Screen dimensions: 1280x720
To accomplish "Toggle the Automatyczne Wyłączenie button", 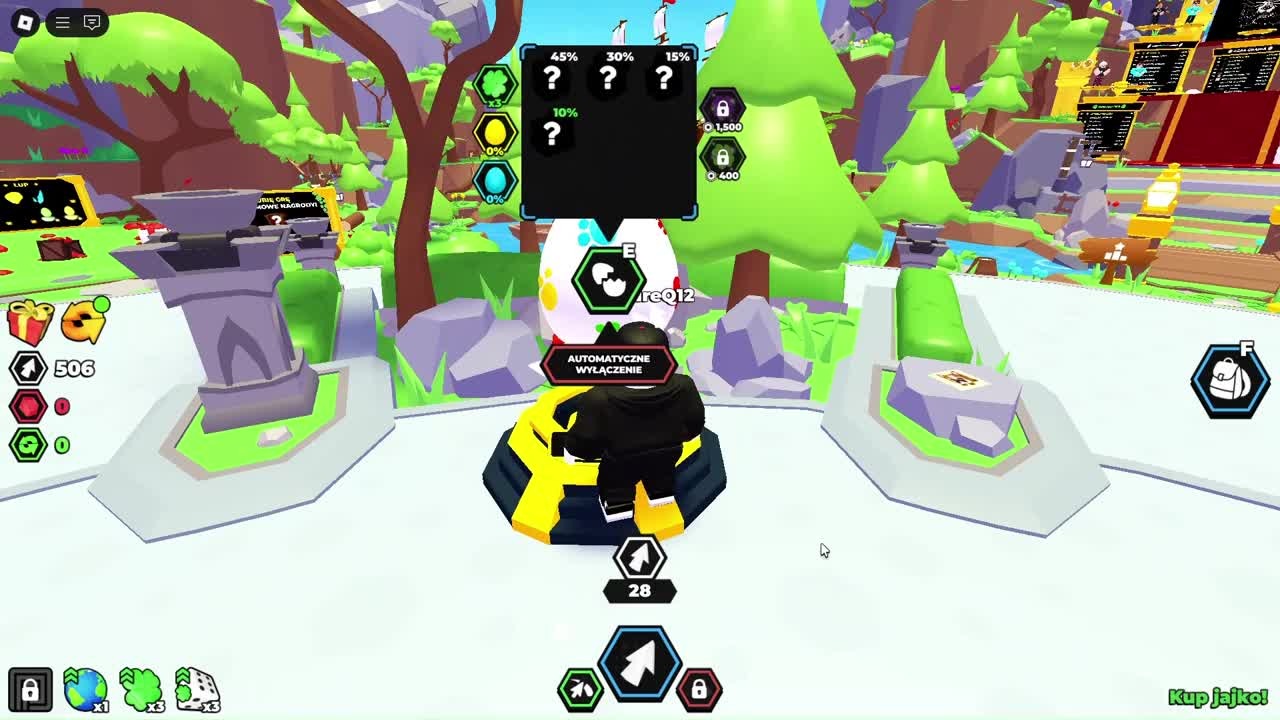I will click(x=608, y=364).
